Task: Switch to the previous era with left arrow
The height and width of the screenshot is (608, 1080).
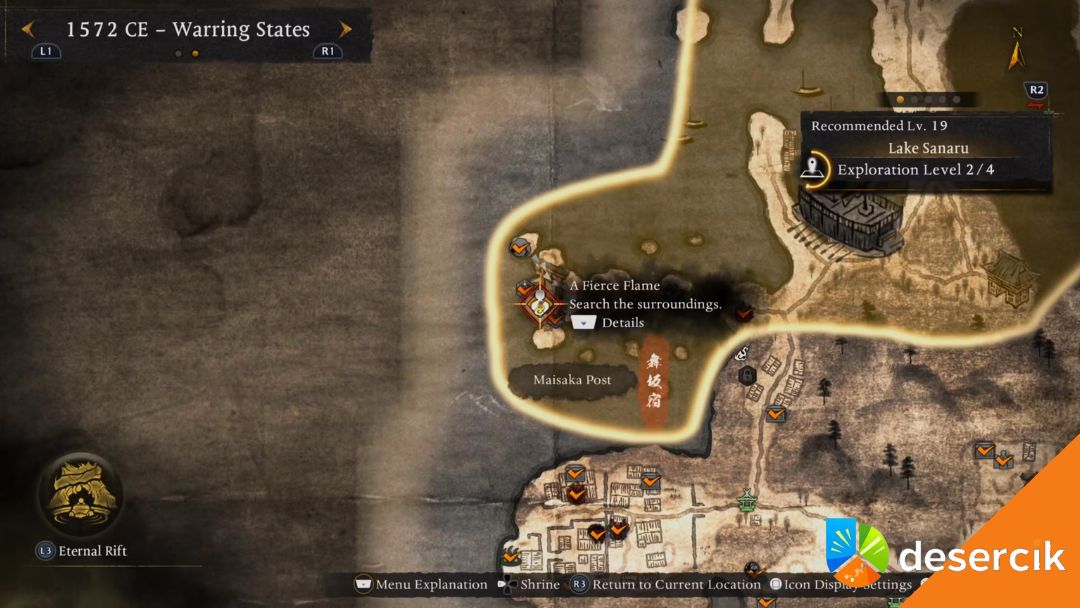Action: (28, 30)
